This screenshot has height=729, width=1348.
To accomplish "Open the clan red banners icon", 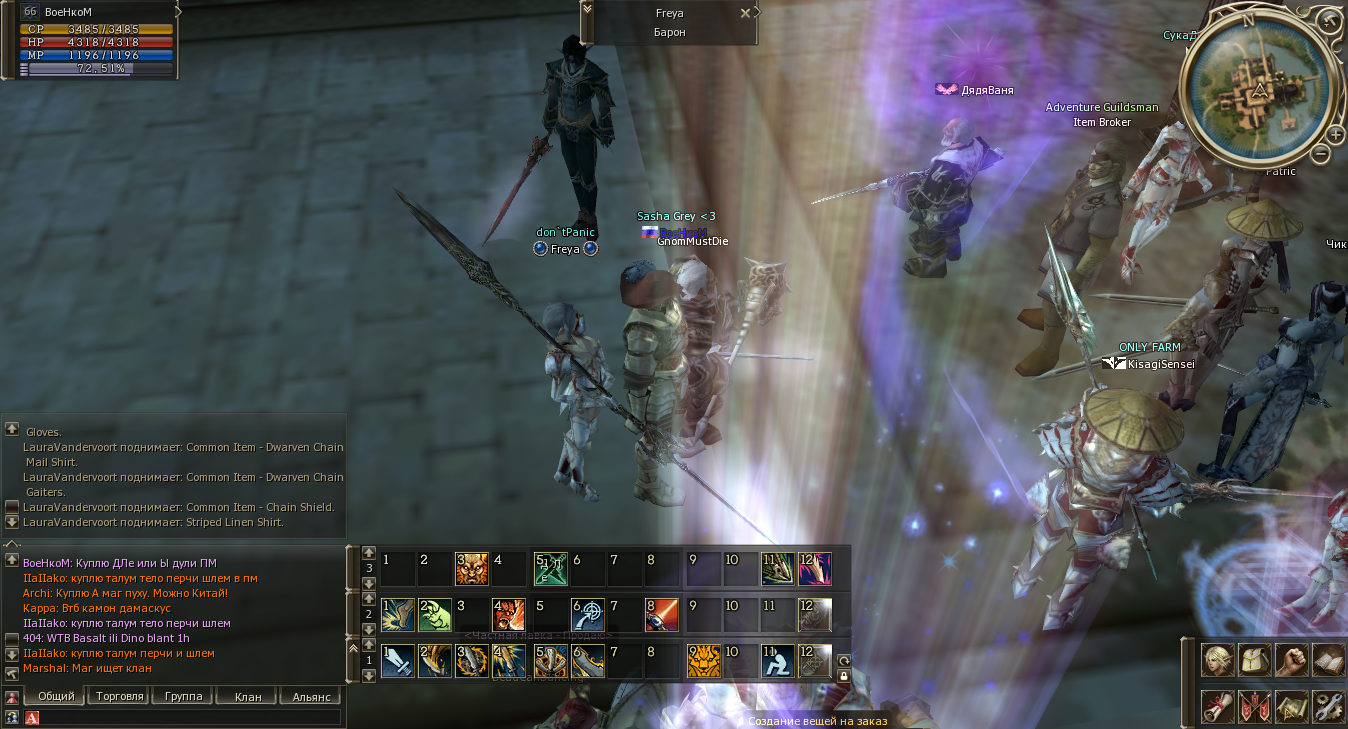I will click(x=1254, y=705).
